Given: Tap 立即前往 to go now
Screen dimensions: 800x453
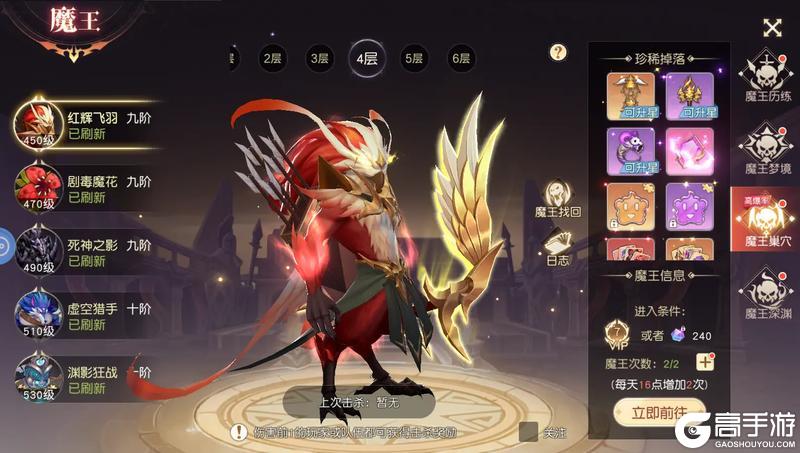Looking at the screenshot, I should tap(659, 412).
